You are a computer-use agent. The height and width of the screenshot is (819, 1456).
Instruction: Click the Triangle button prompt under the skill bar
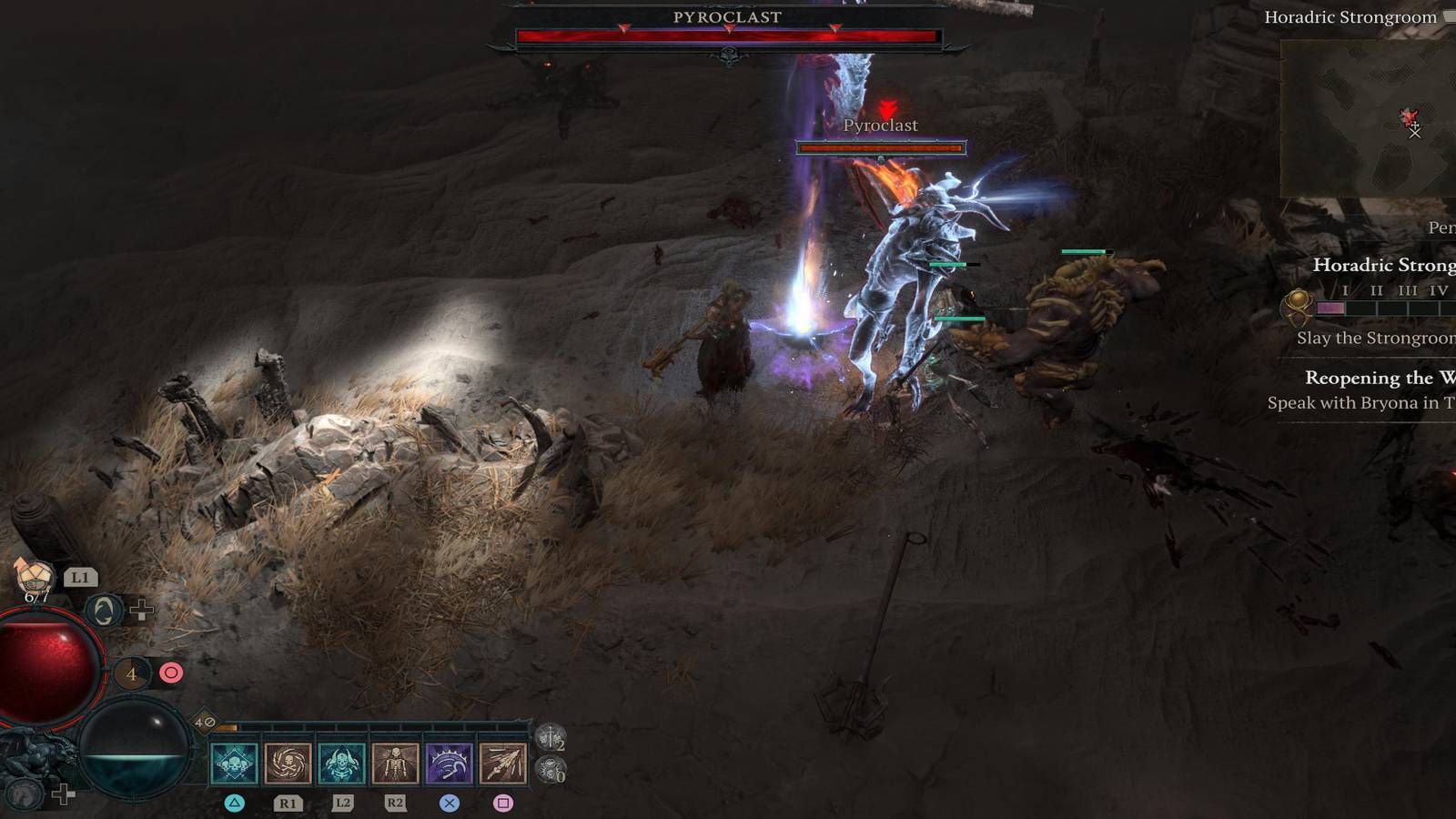235,803
